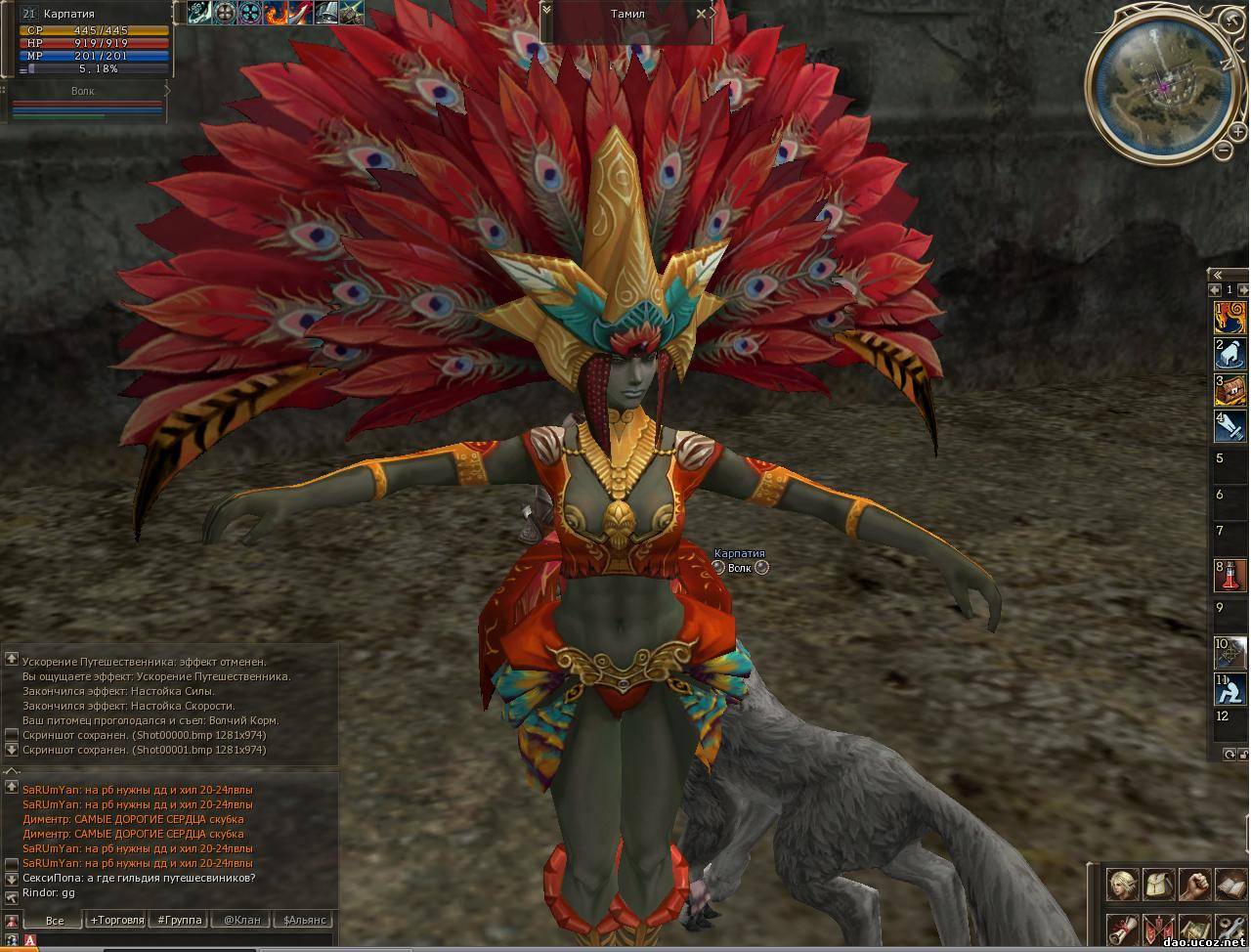Screen dimensions: 1251x952
Task: Activate the fiery swirl skill in slot 1
Action: coord(1230,316)
